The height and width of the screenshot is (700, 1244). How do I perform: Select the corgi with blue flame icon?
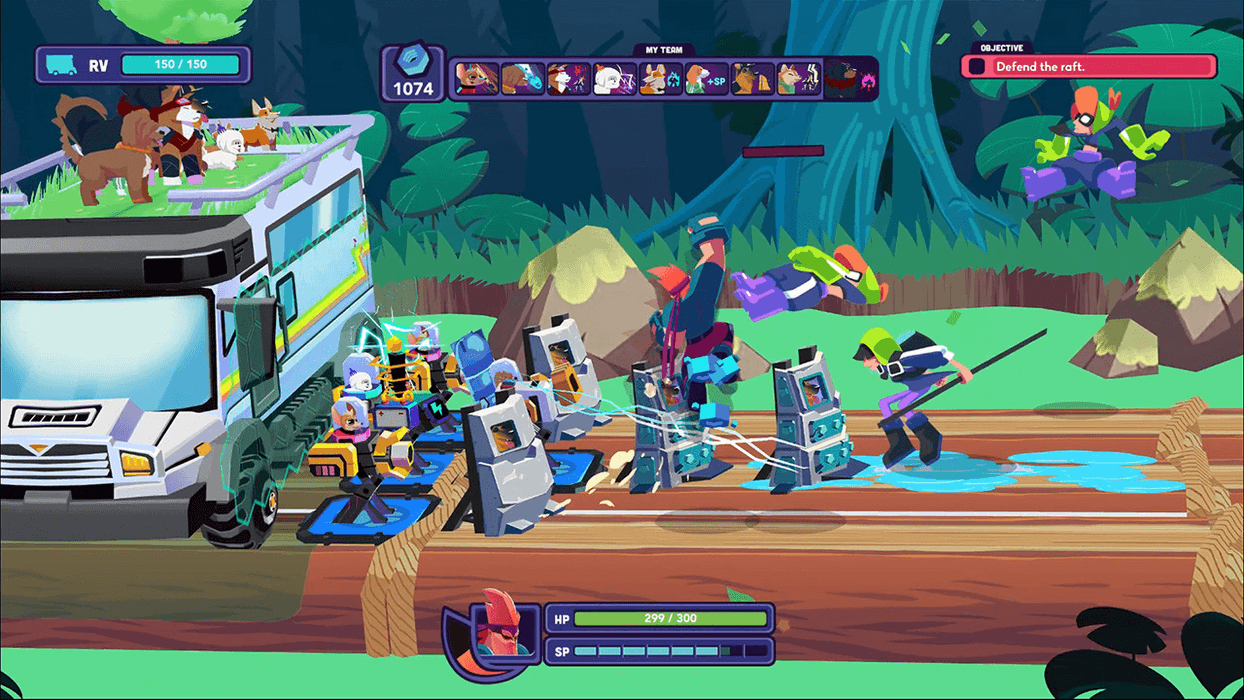click(660, 79)
